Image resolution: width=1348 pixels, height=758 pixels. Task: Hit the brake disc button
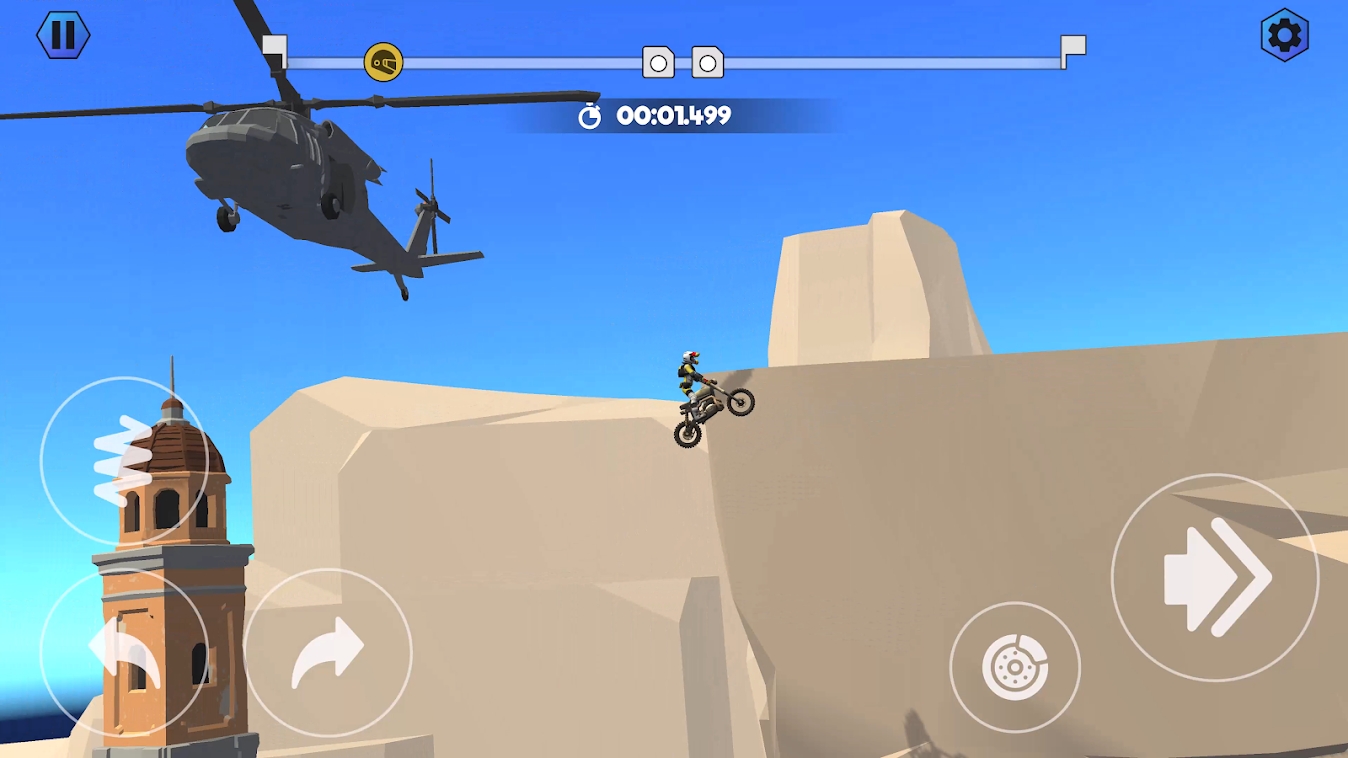pos(1014,666)
